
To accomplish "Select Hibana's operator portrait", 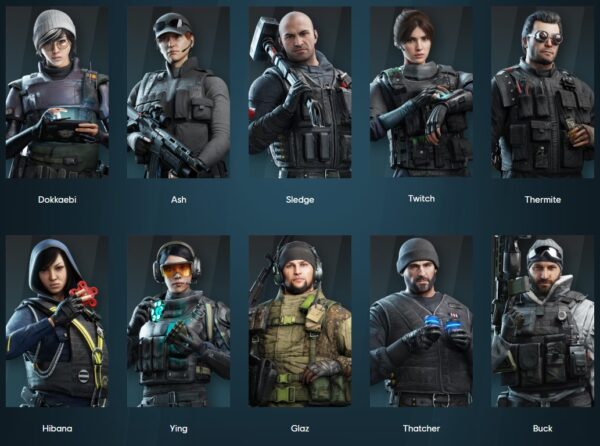I will 56,322.
